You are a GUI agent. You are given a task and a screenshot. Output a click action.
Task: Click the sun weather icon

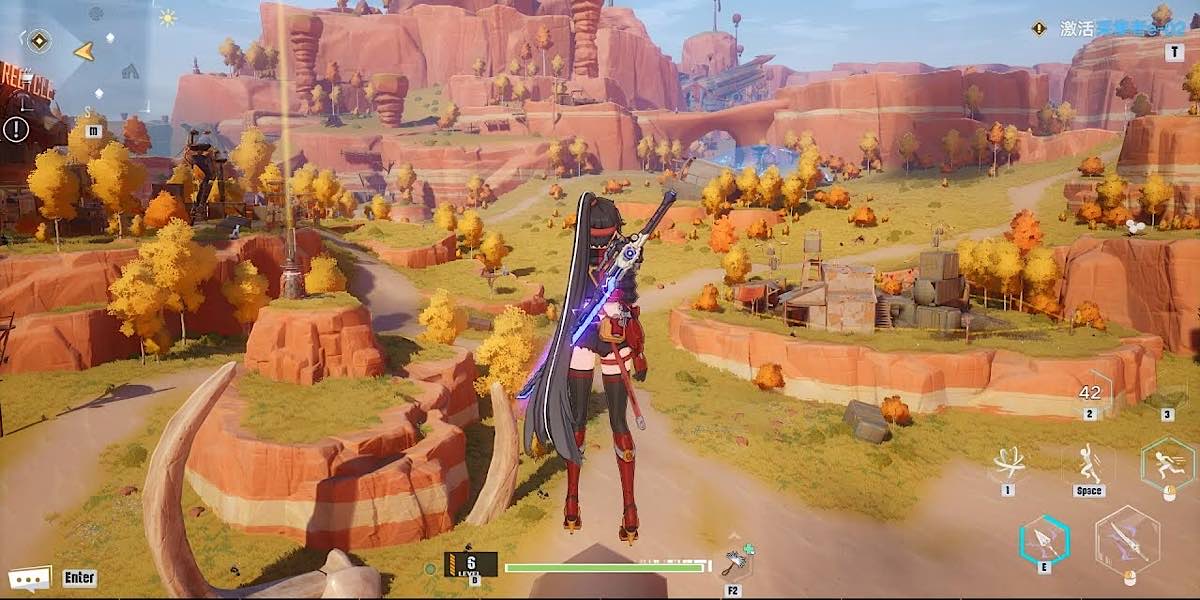tap(167, 18)
